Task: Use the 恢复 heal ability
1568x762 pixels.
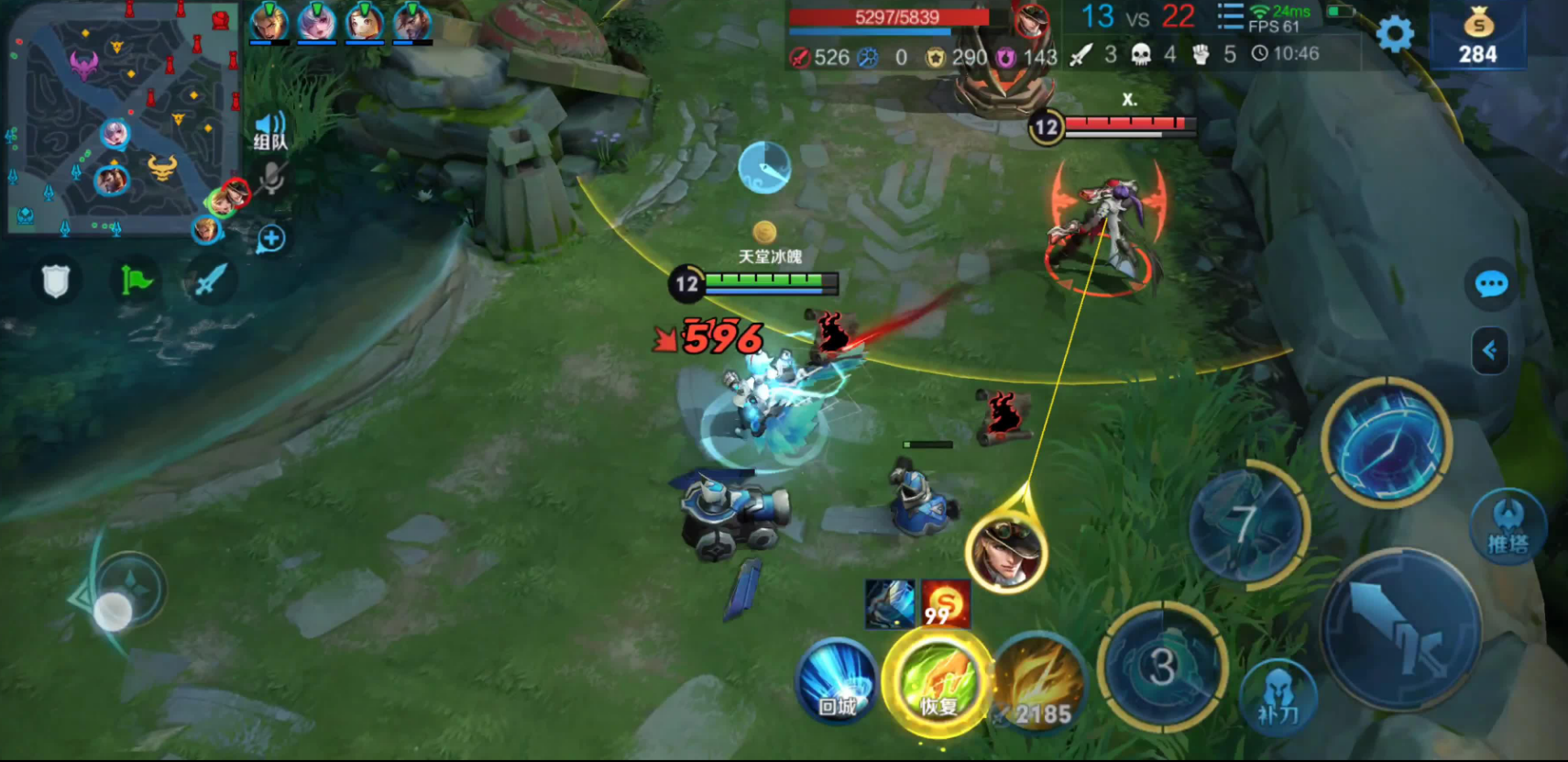Action: [938, 683]
